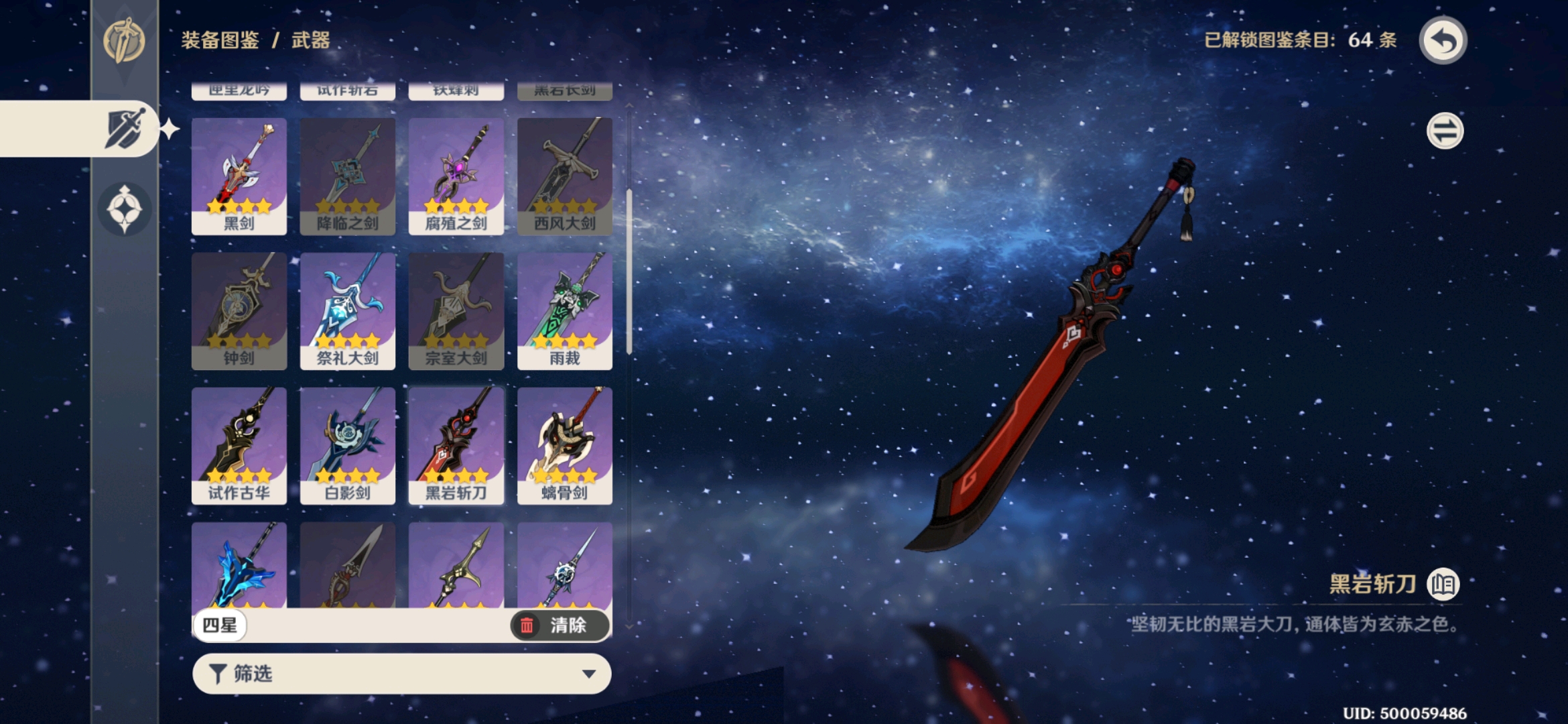Viewport: 1568px width, 724px height.
Task: Choose the 腐殖之剑 weapon tile
Action: click(x=456, y=176)
